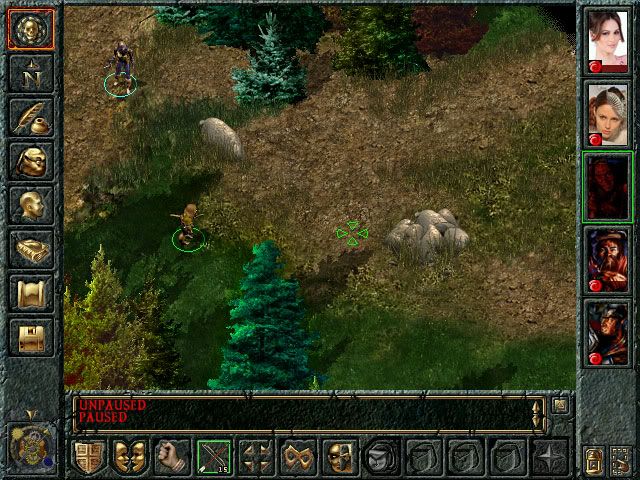Screen dimensions: 640x480
Task: Activate the single mask thieving button
Action: point(341,457)
